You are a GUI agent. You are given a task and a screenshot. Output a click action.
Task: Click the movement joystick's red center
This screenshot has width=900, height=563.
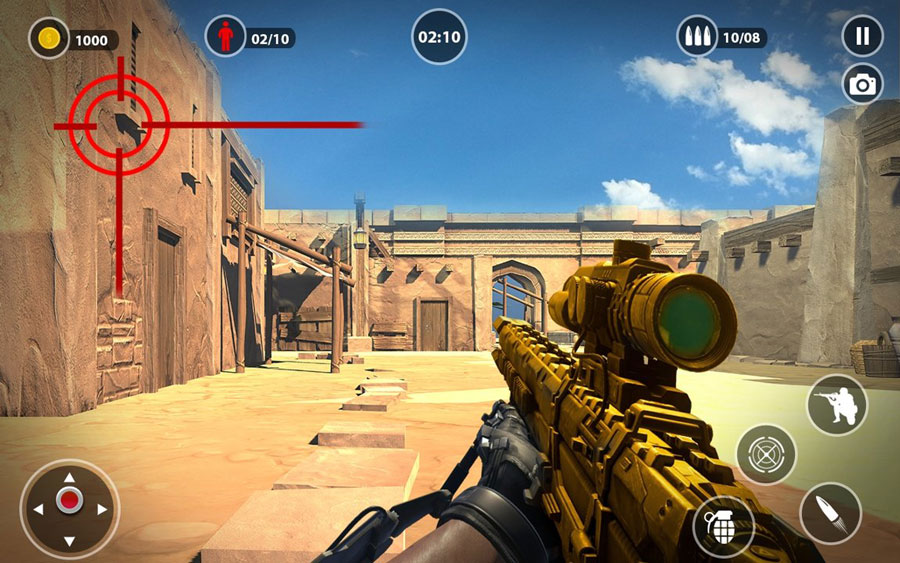click(x=69, y=501)
